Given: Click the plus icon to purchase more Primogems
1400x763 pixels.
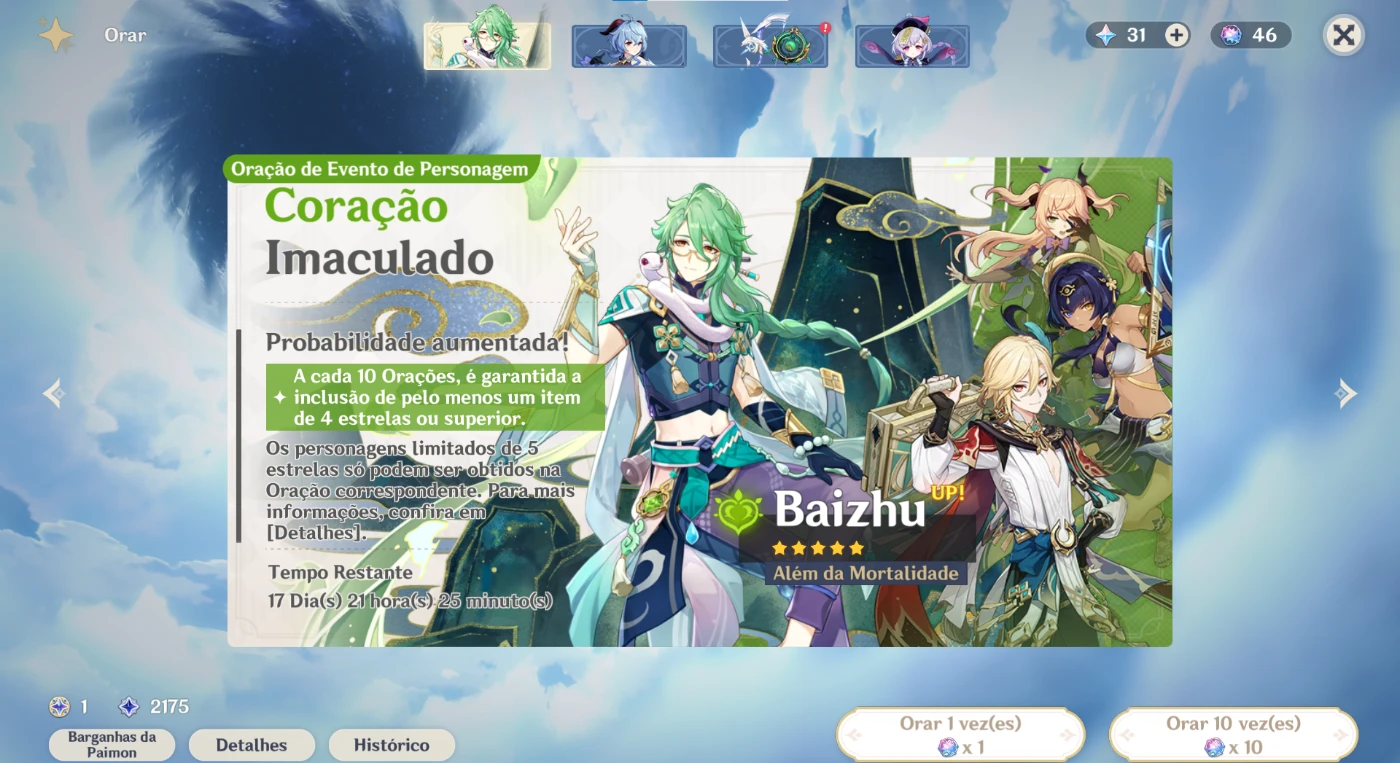Looking at the screenshot, I should (x=1175, y=35).
